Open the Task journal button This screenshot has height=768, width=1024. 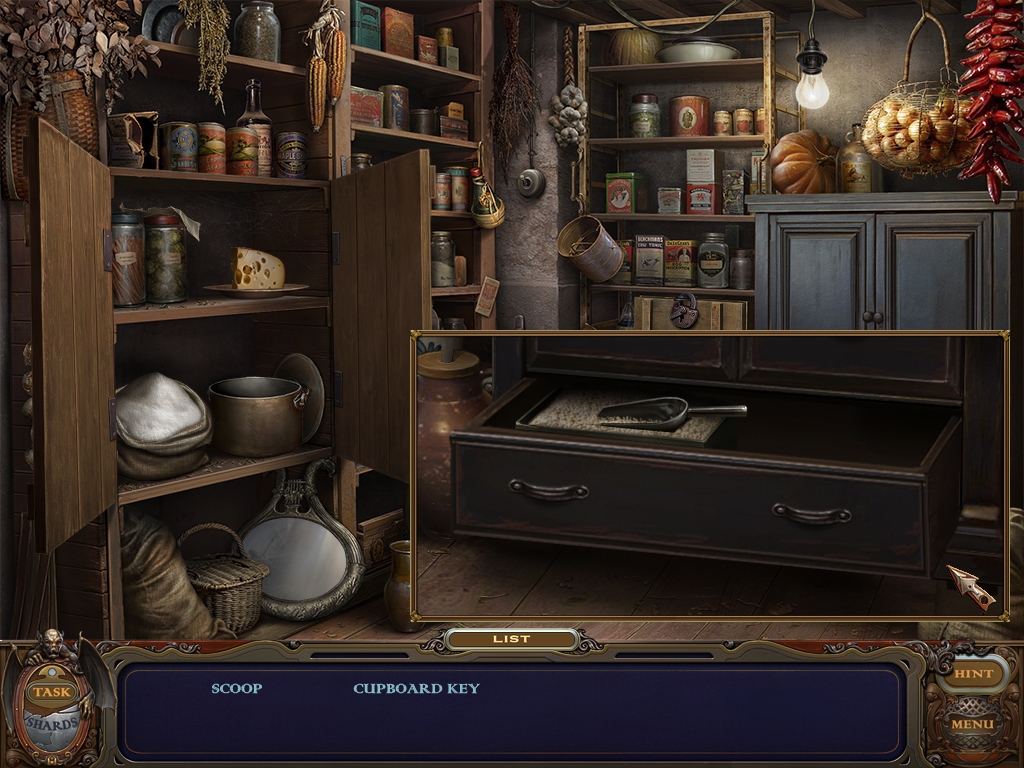[x=50, y=692]
